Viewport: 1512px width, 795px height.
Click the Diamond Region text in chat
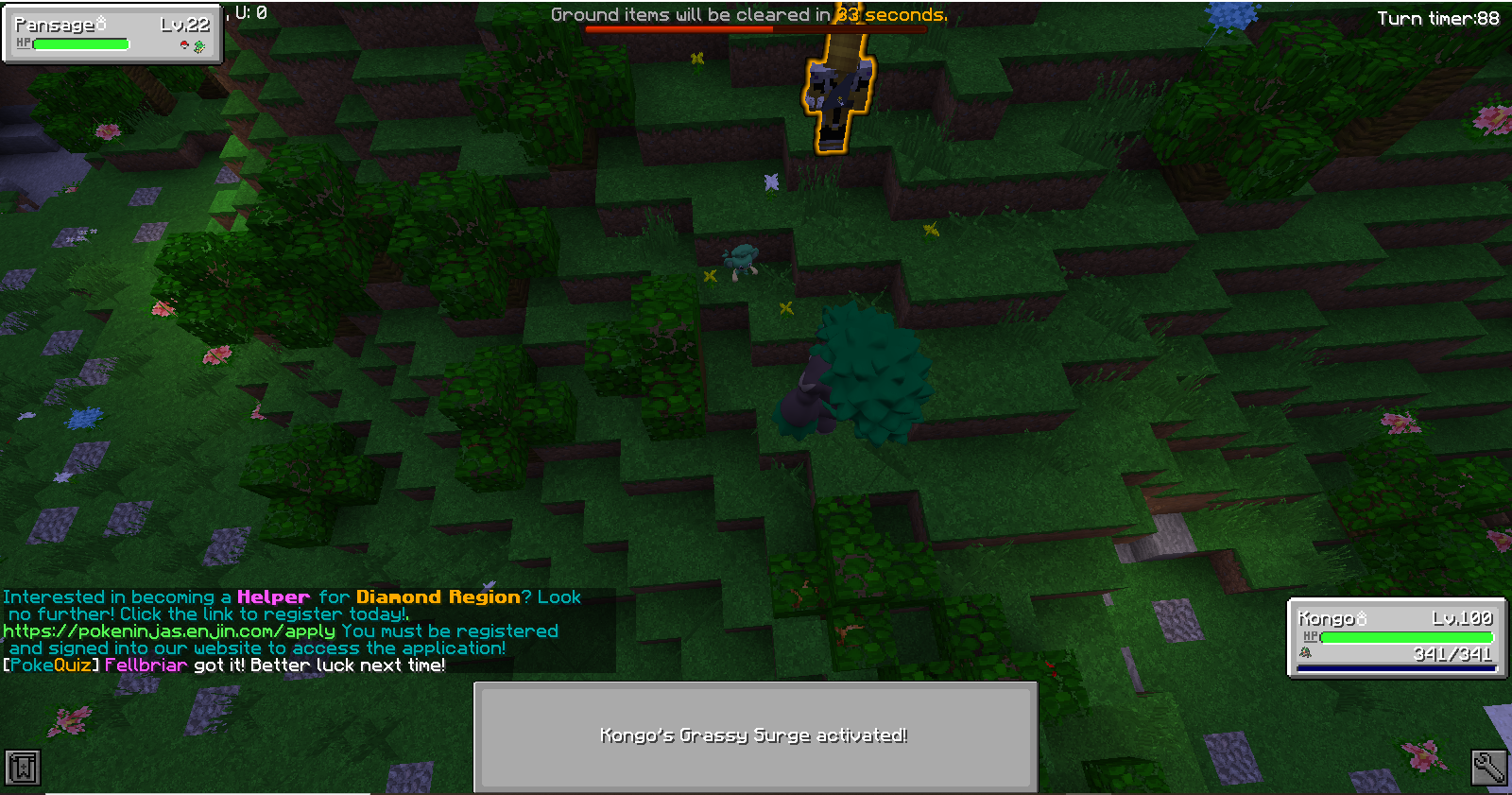[437, 596]
